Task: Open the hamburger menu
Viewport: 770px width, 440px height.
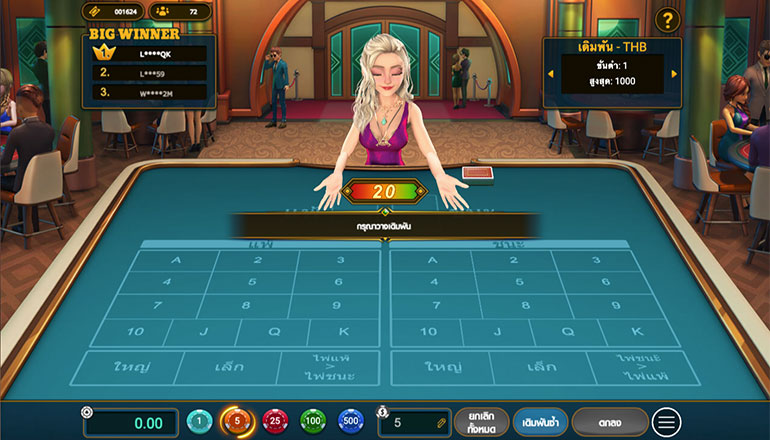Action: tap(665, 422)
